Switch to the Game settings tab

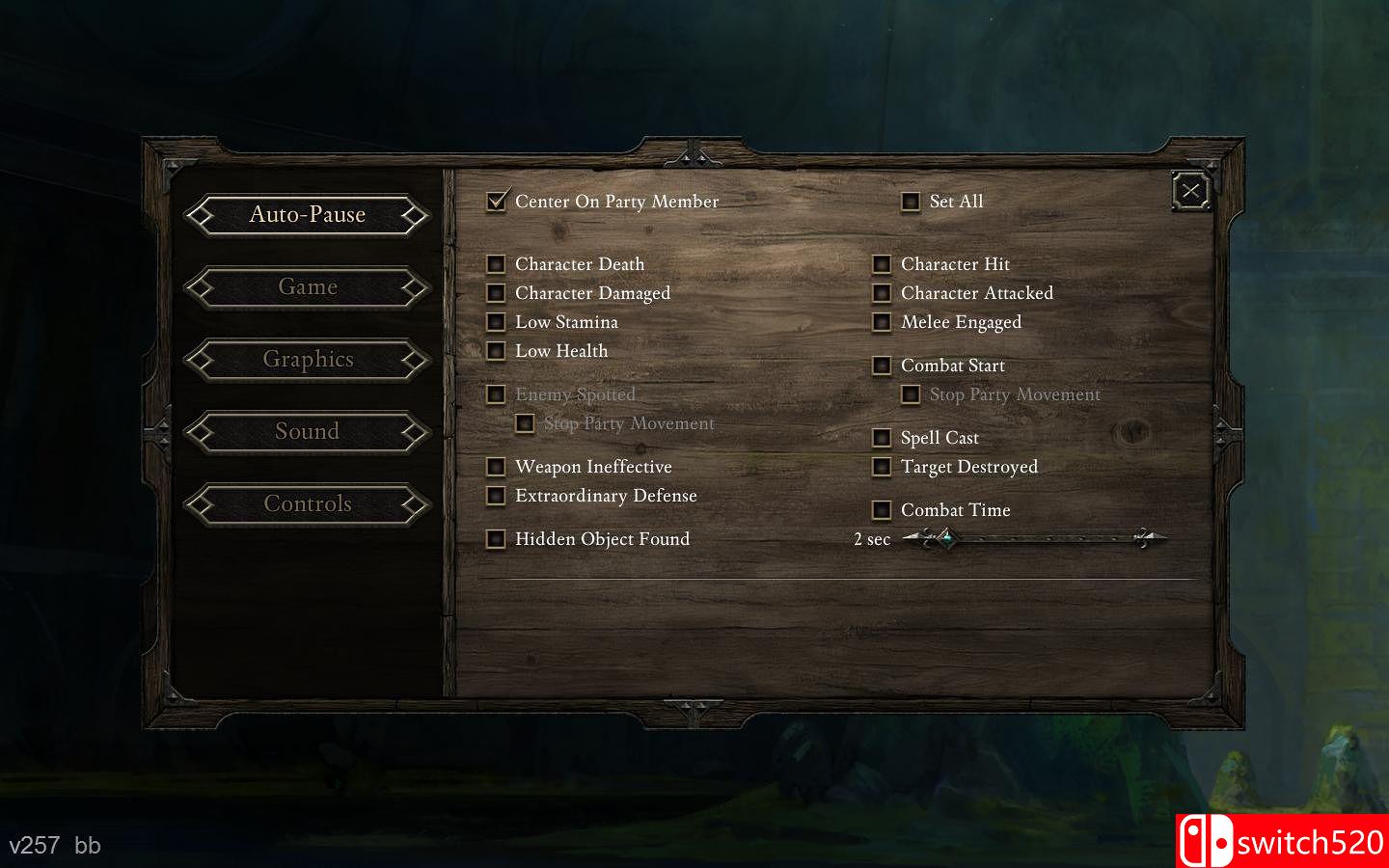307,286
